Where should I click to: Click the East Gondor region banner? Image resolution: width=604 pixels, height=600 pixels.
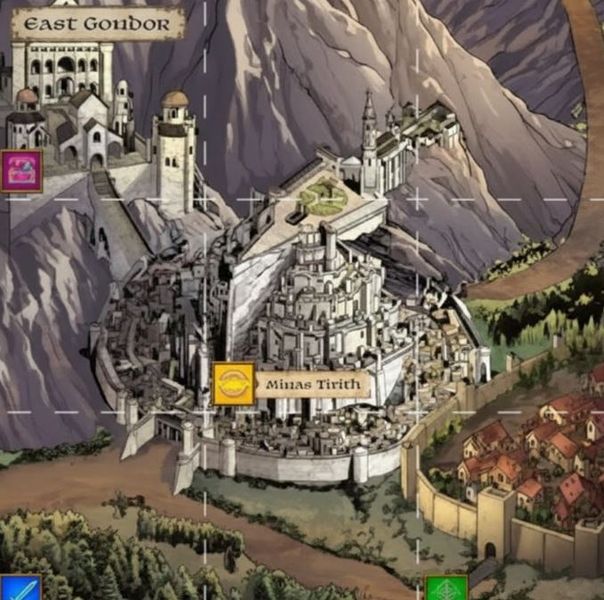98,24
